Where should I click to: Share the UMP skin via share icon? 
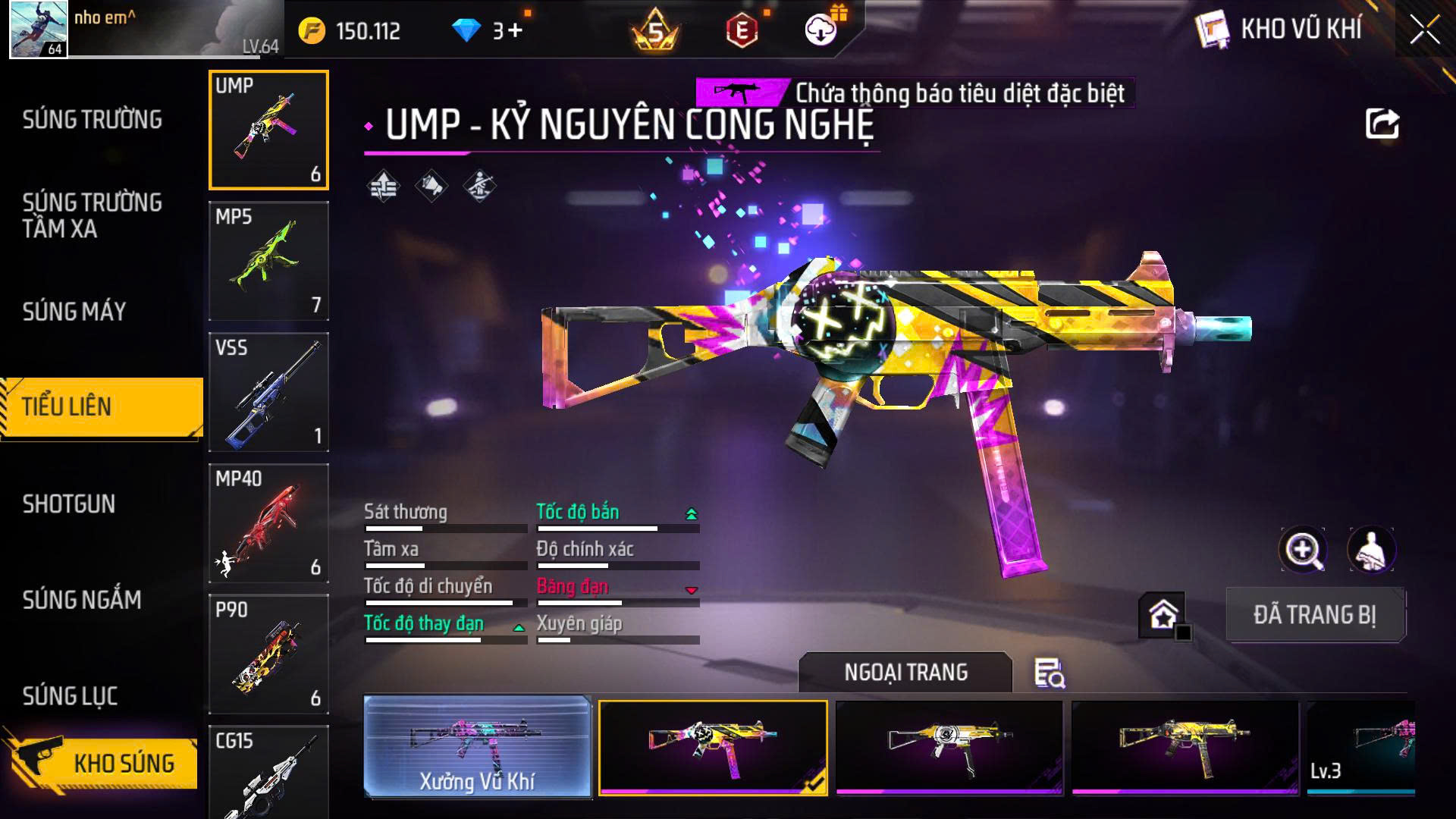(1382, 124)
